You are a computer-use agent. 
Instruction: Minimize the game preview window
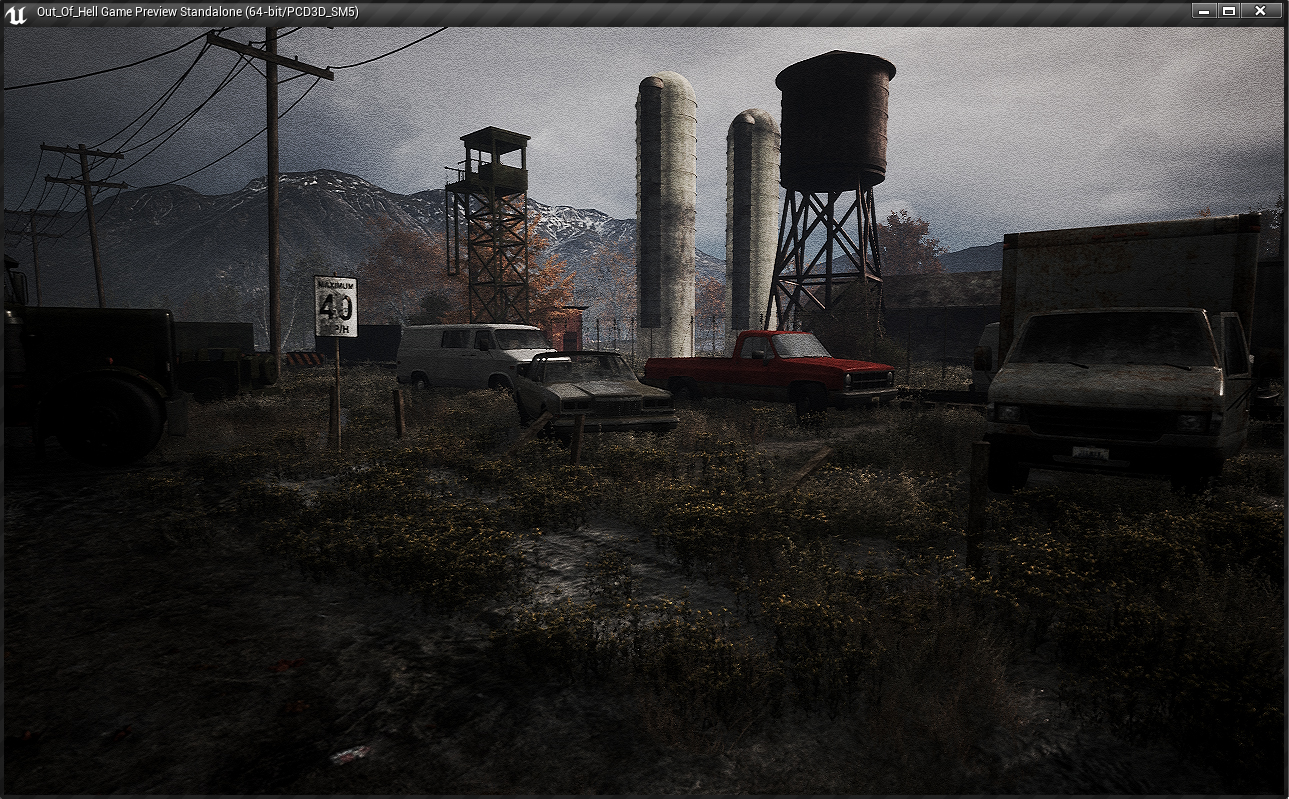[1204, 11]
